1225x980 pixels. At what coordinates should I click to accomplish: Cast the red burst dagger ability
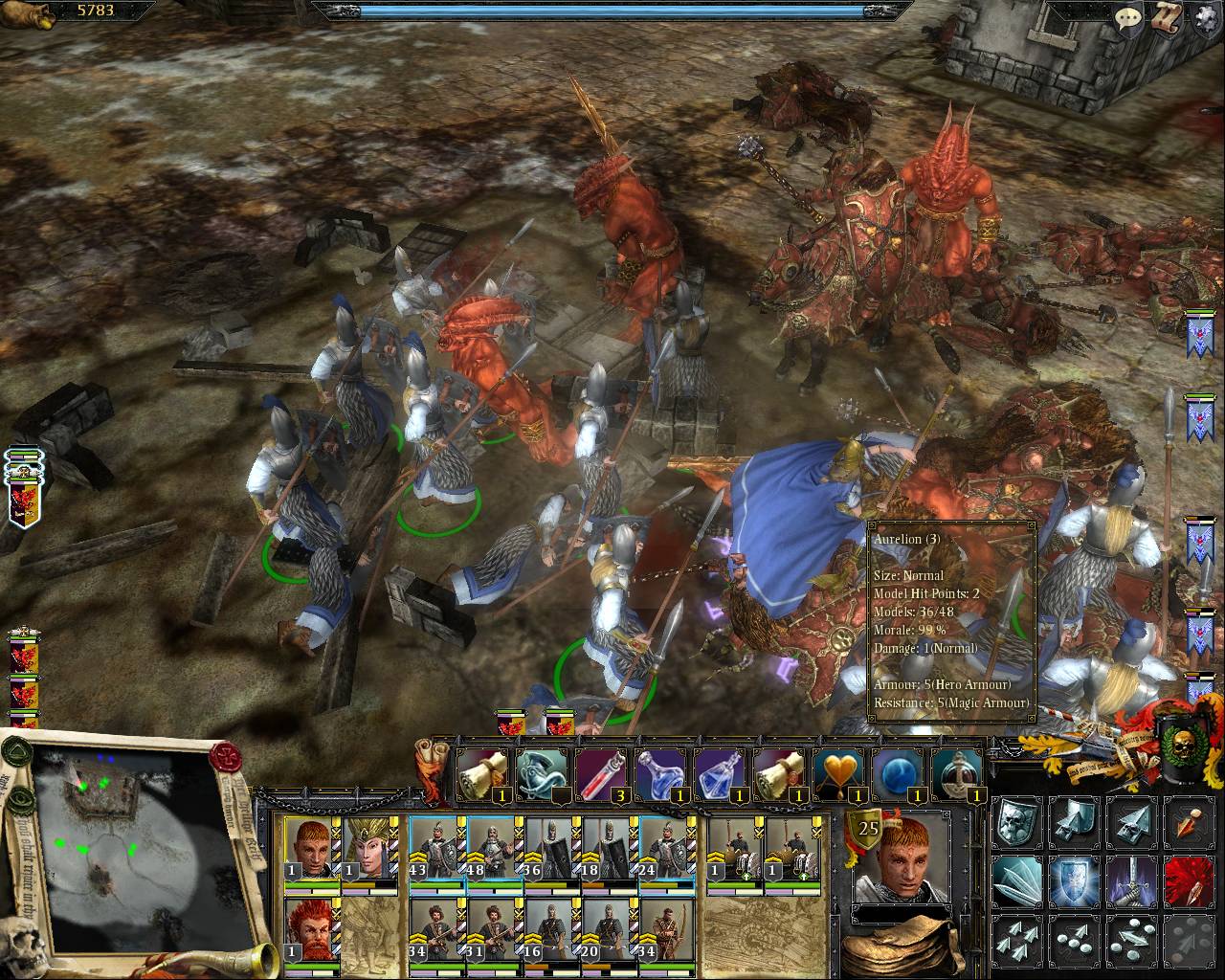[x=1189, y=880]
